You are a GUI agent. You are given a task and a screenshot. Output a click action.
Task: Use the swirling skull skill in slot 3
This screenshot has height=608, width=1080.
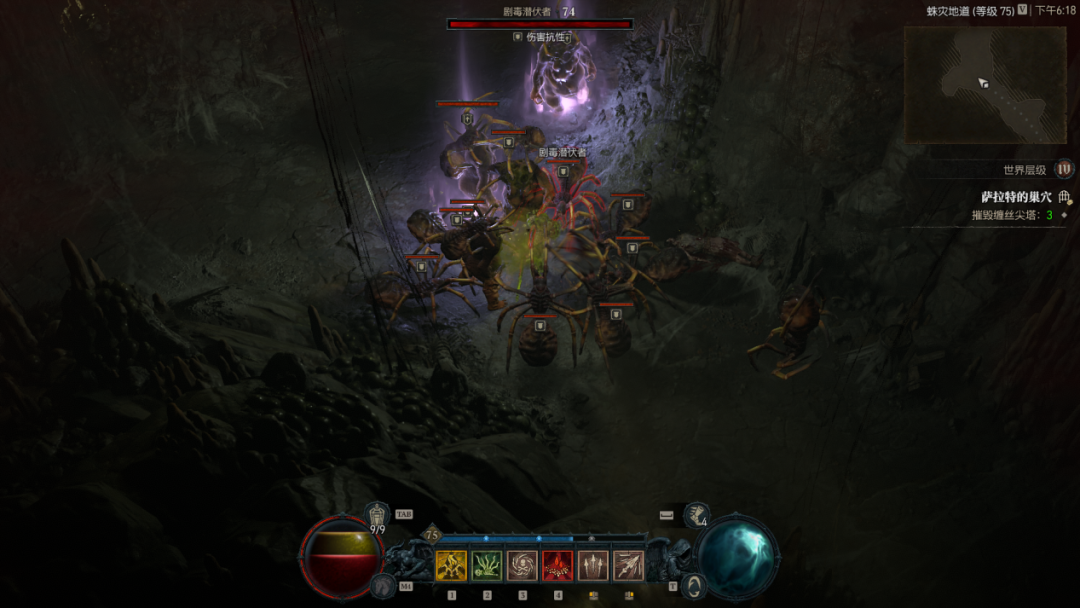522,566
